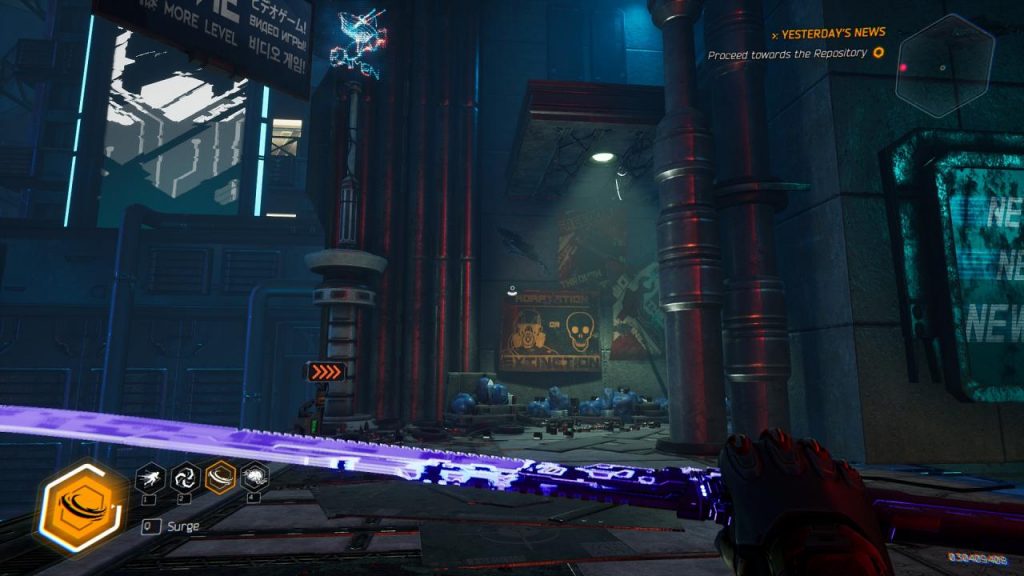Choose the Tempest swirl ability icon
The width and height of the screenshot is (1024, 576).
click(184, 476)
